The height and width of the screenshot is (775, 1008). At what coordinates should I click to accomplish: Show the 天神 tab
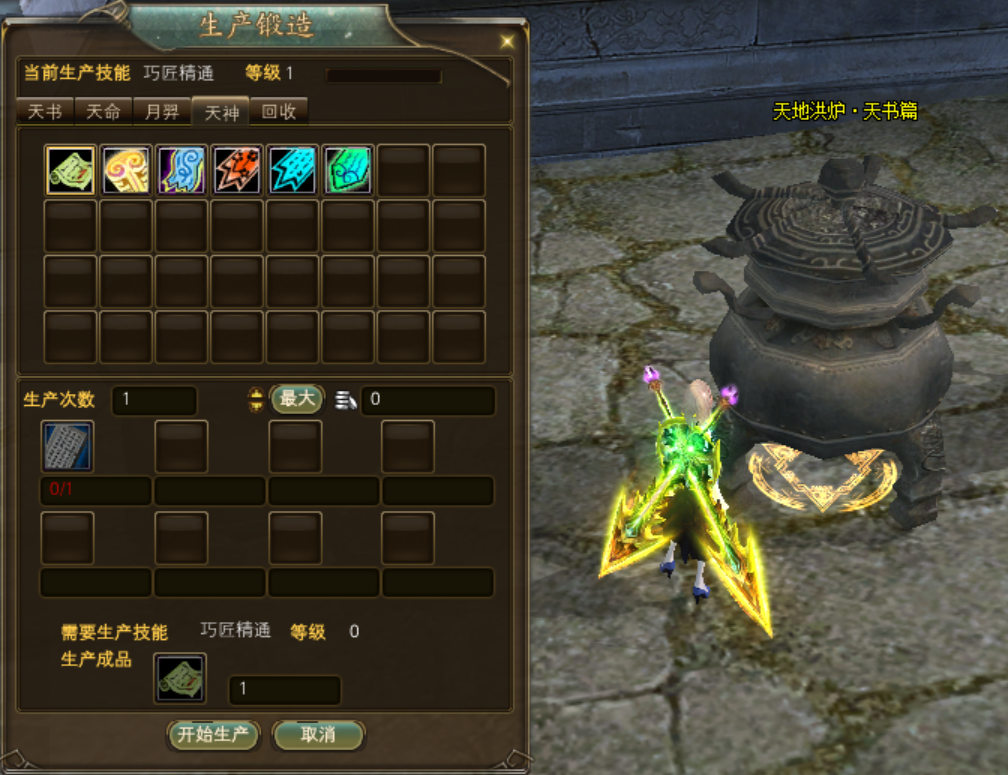(220, 112)
